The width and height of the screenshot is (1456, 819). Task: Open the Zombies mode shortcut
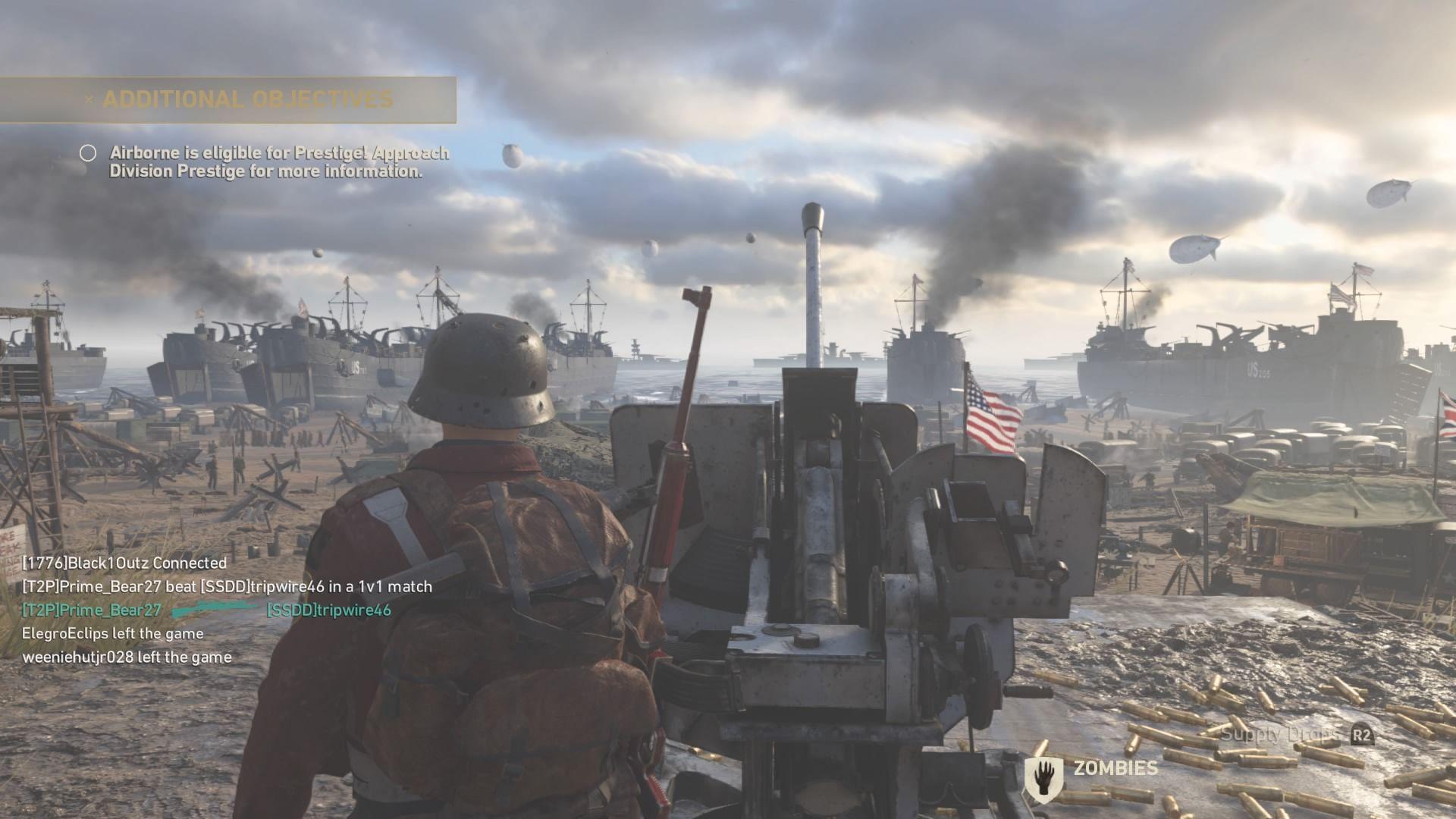click(x=1116, y=768)
